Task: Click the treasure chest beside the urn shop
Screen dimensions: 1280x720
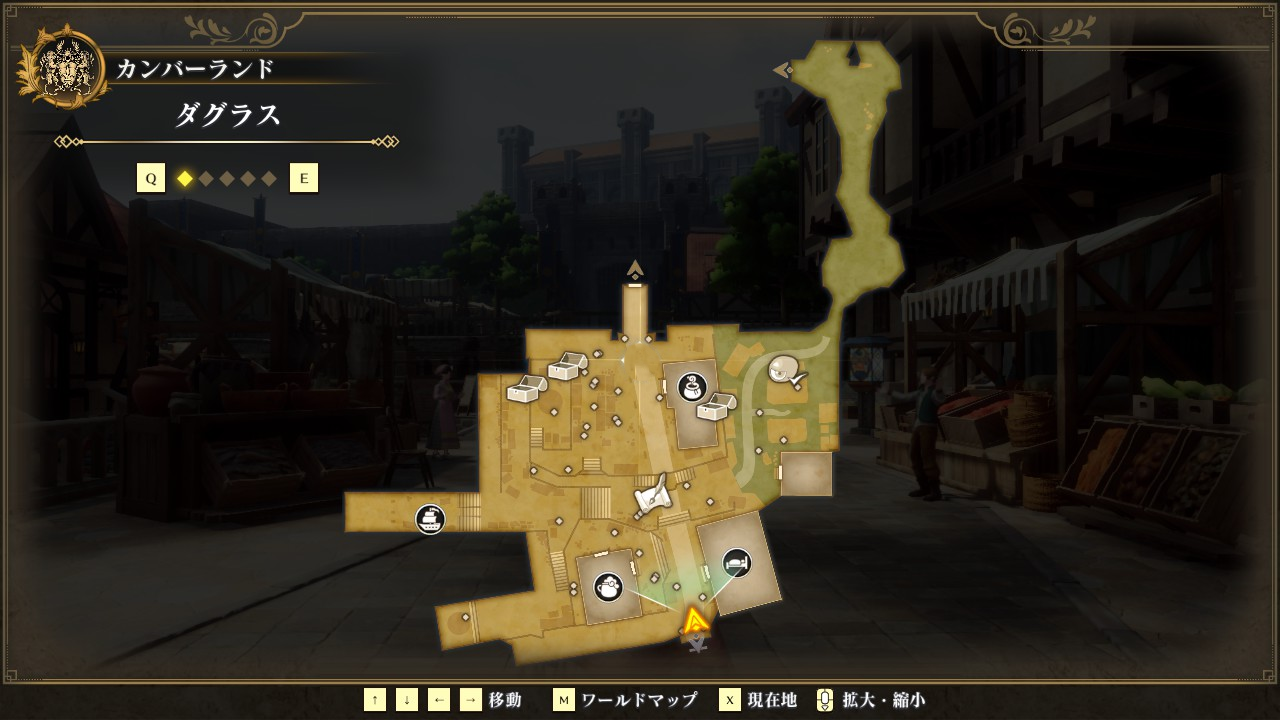Action: tap(716, 407)
